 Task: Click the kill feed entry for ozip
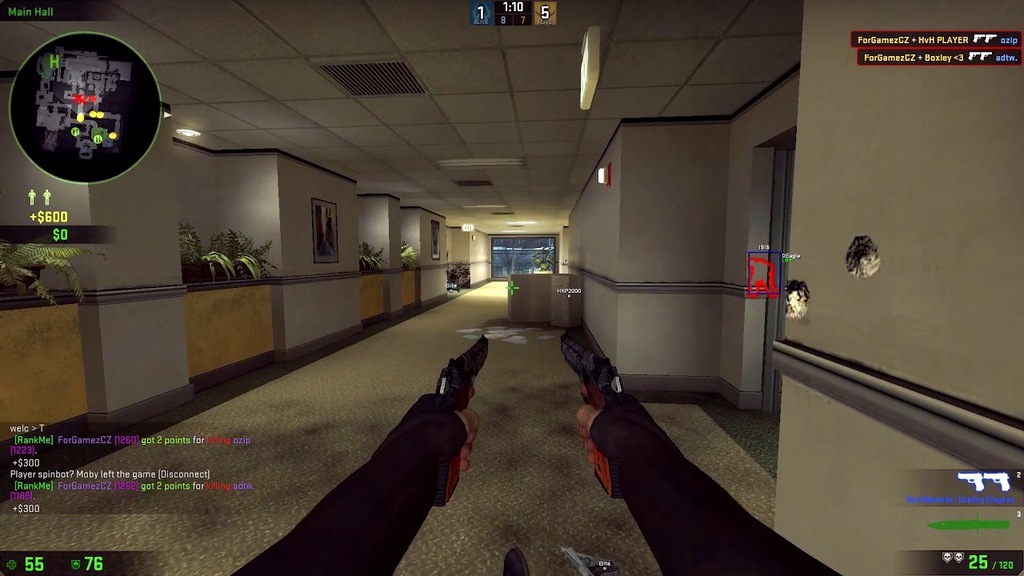click(x=936, y=40)
